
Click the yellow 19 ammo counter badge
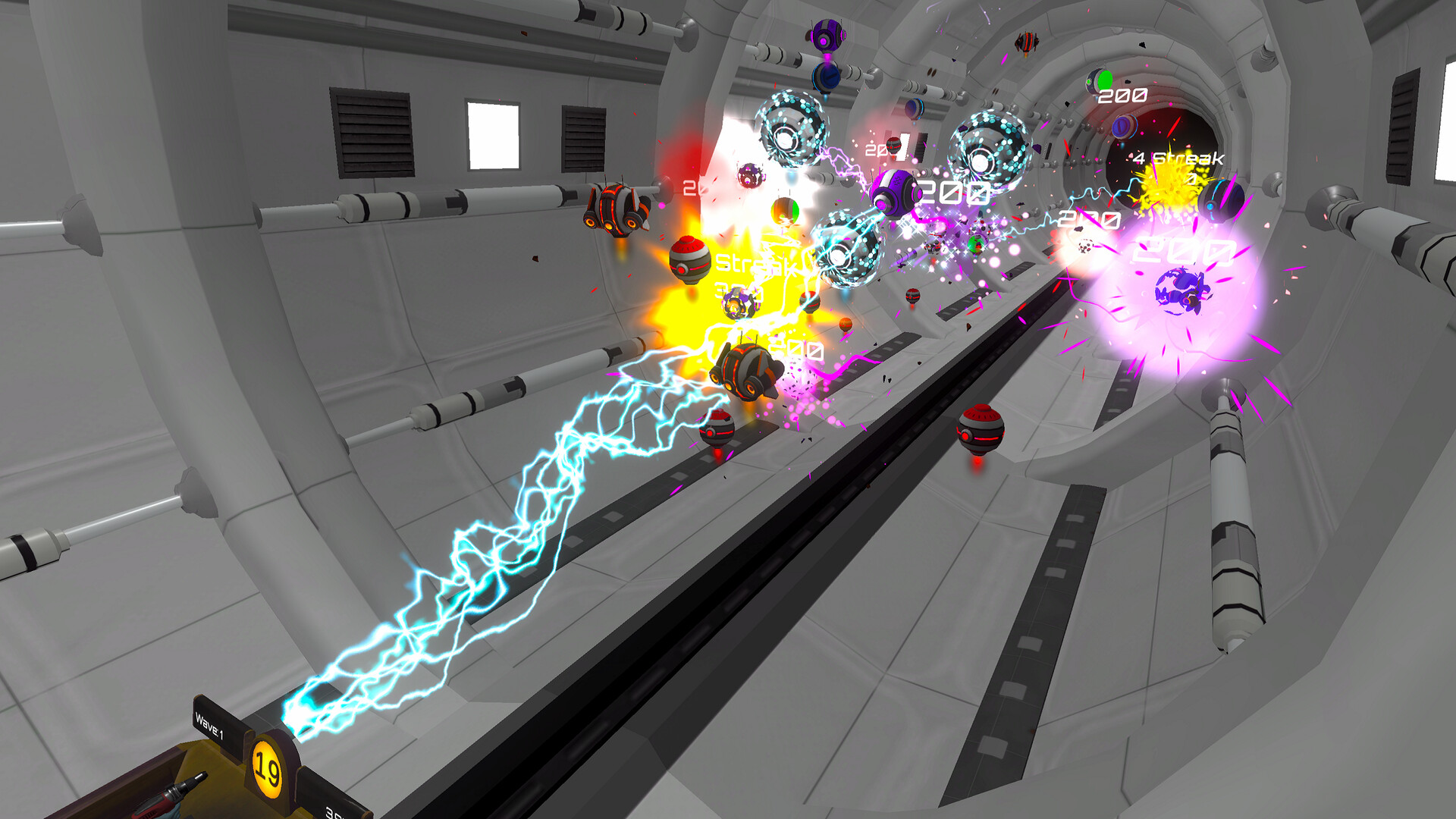coord(267,771)
